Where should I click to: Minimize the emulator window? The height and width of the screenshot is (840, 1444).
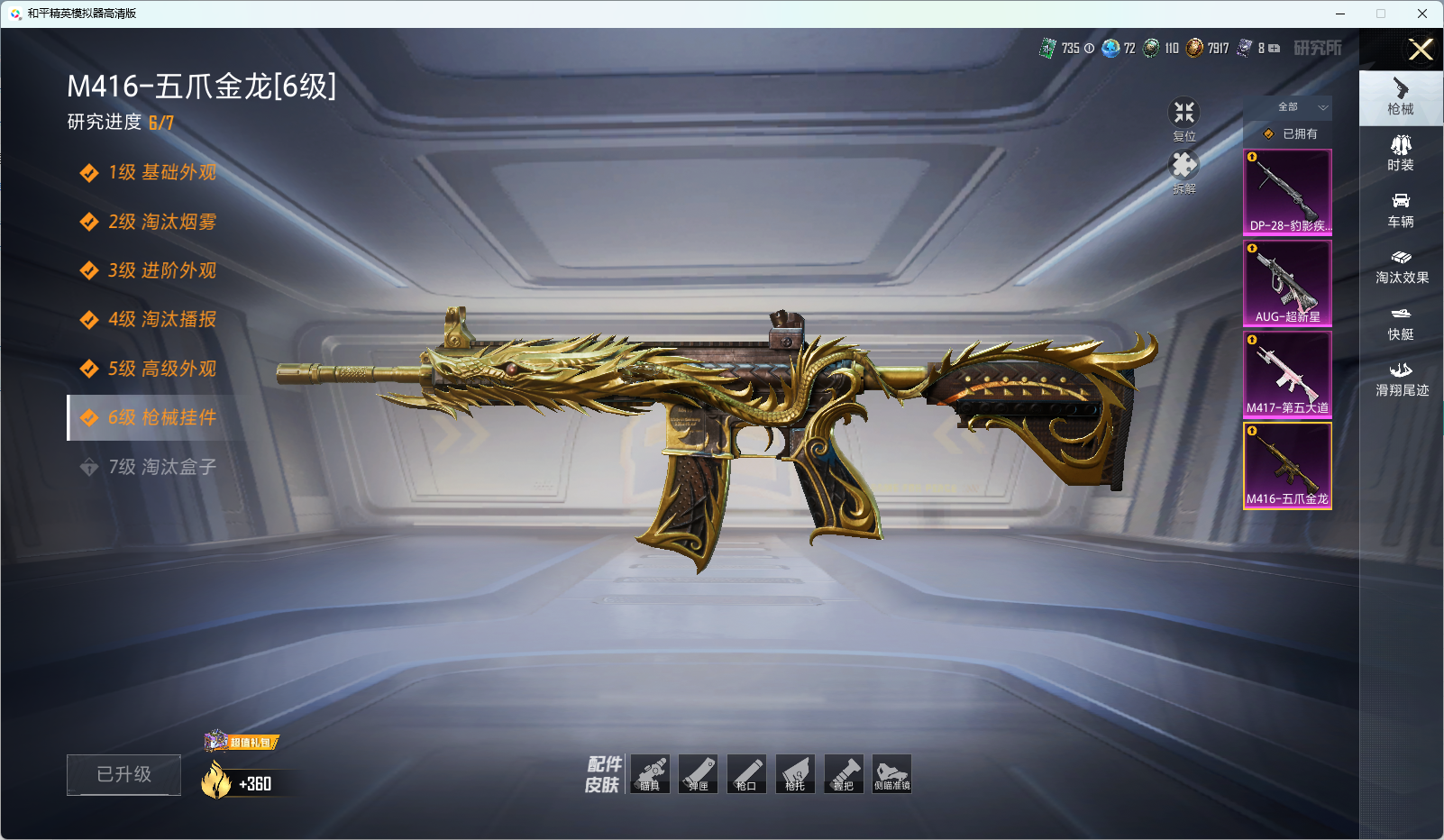click(x=1340, y=14)
